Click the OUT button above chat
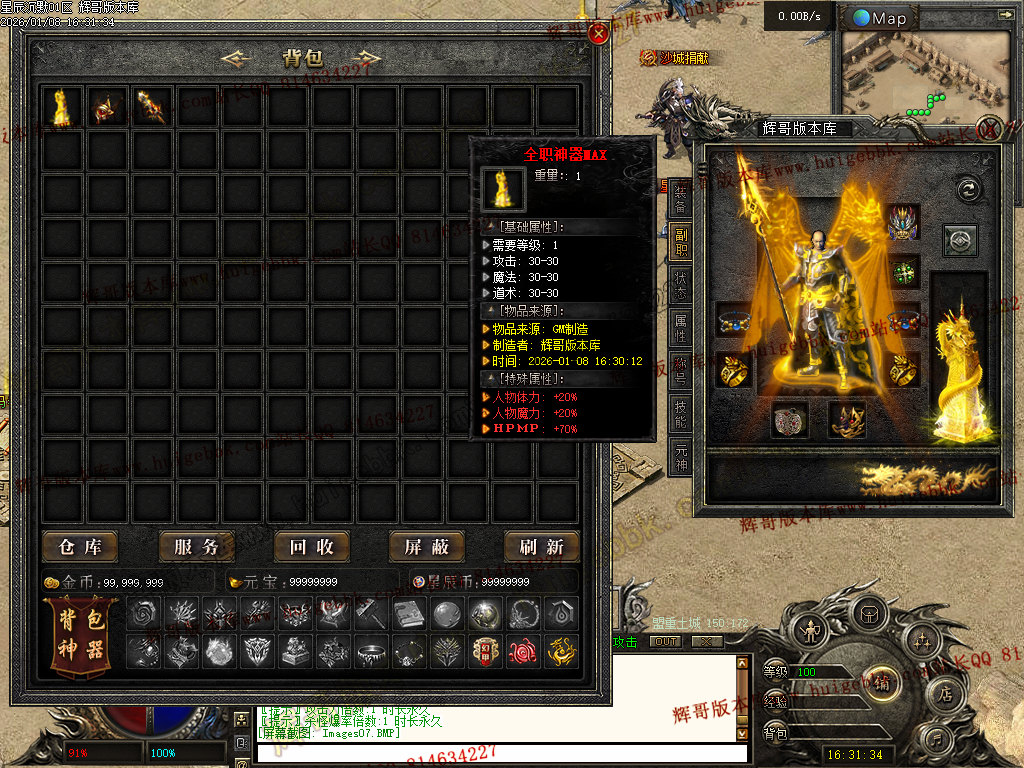The image size is (1024, 768). (665, 642)
